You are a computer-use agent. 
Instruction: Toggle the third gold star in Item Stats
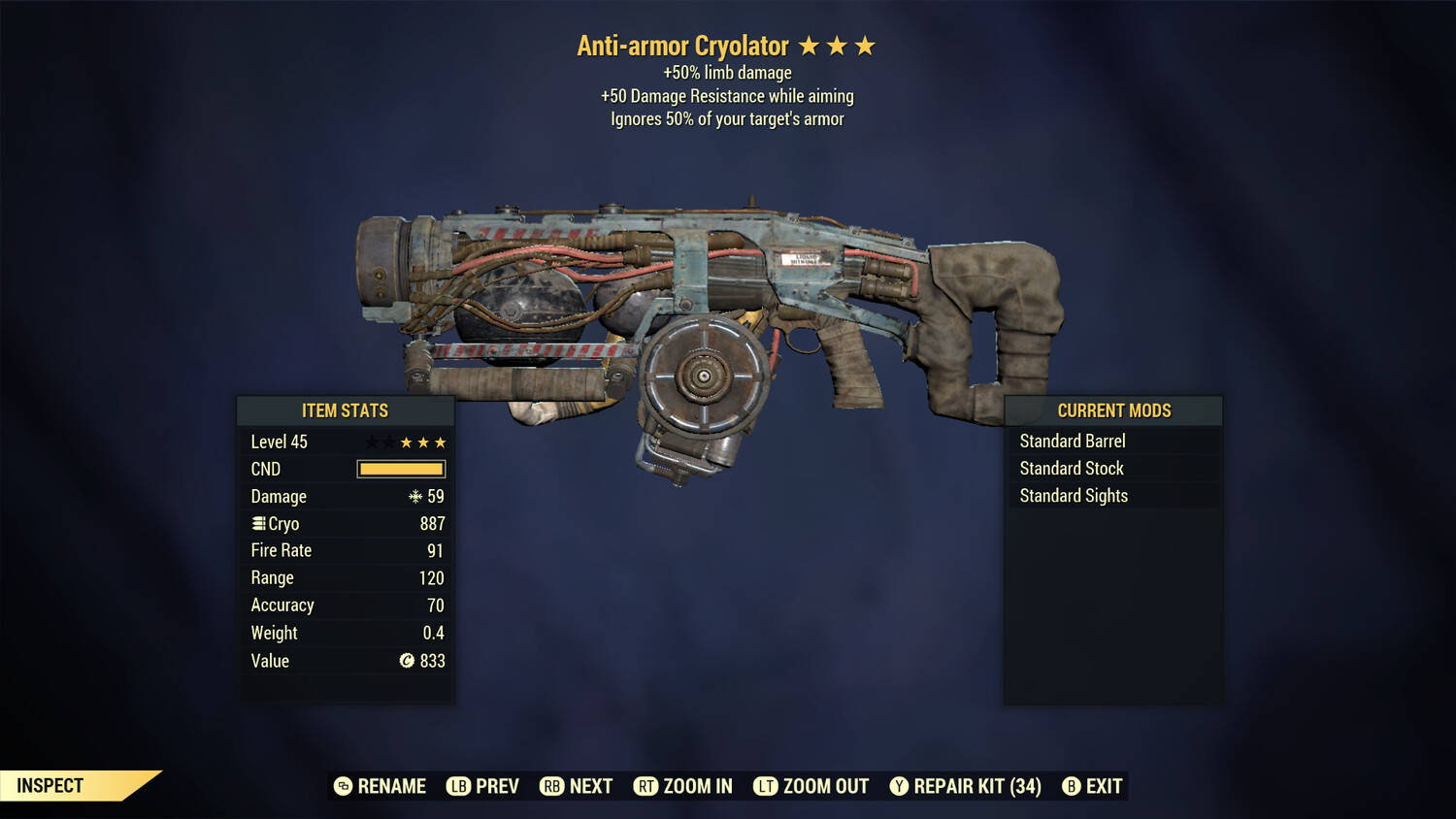tap(440, 442)
